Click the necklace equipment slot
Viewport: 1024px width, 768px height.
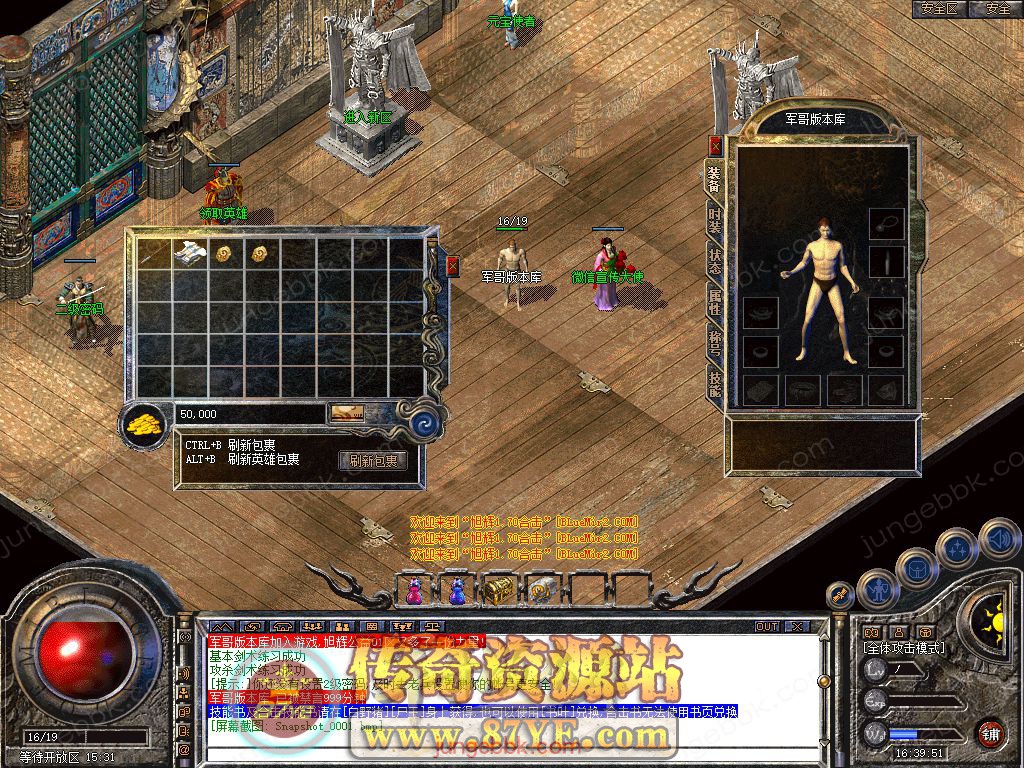click(886, 222)
